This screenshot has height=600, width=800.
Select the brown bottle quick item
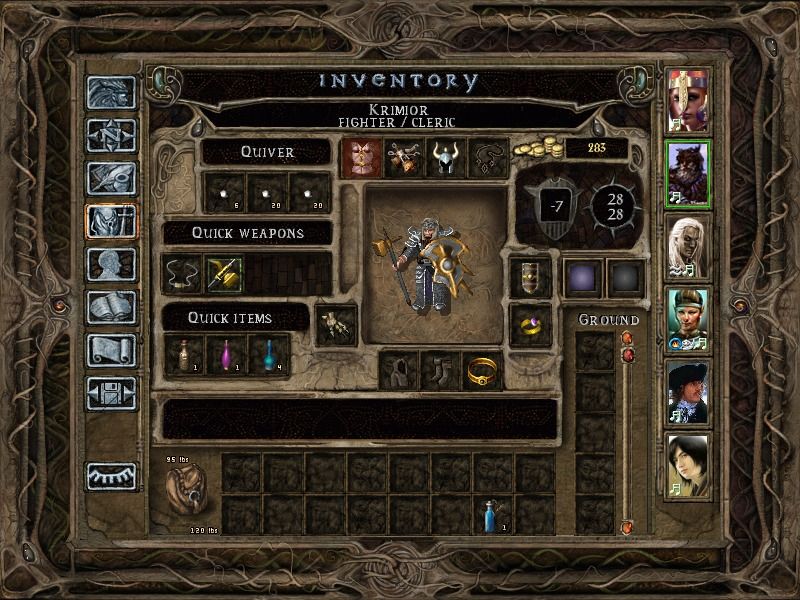(x=182, y=355)
